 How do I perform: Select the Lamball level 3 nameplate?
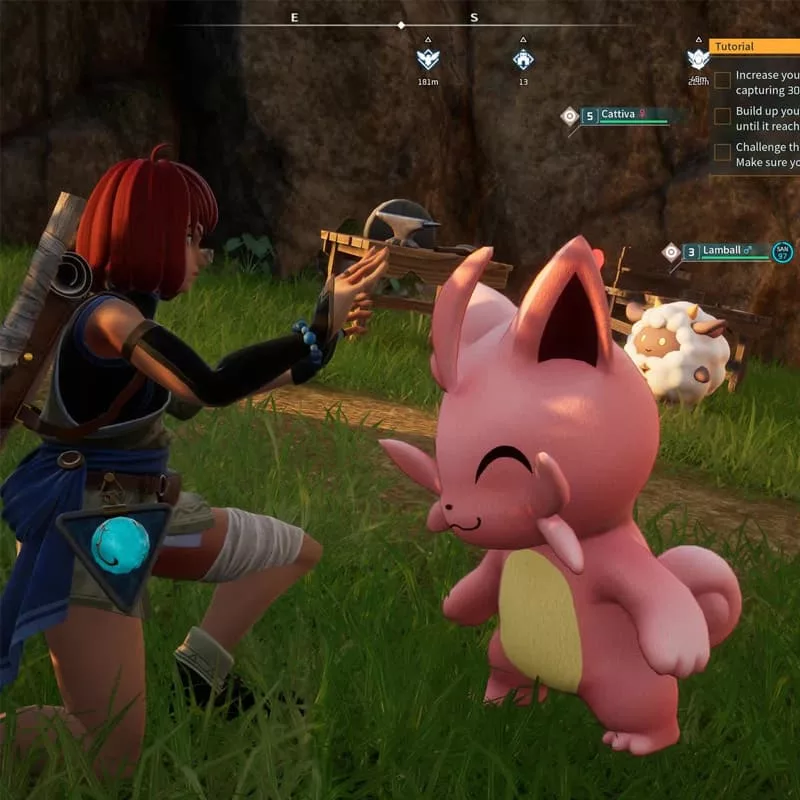click(727, 252)
